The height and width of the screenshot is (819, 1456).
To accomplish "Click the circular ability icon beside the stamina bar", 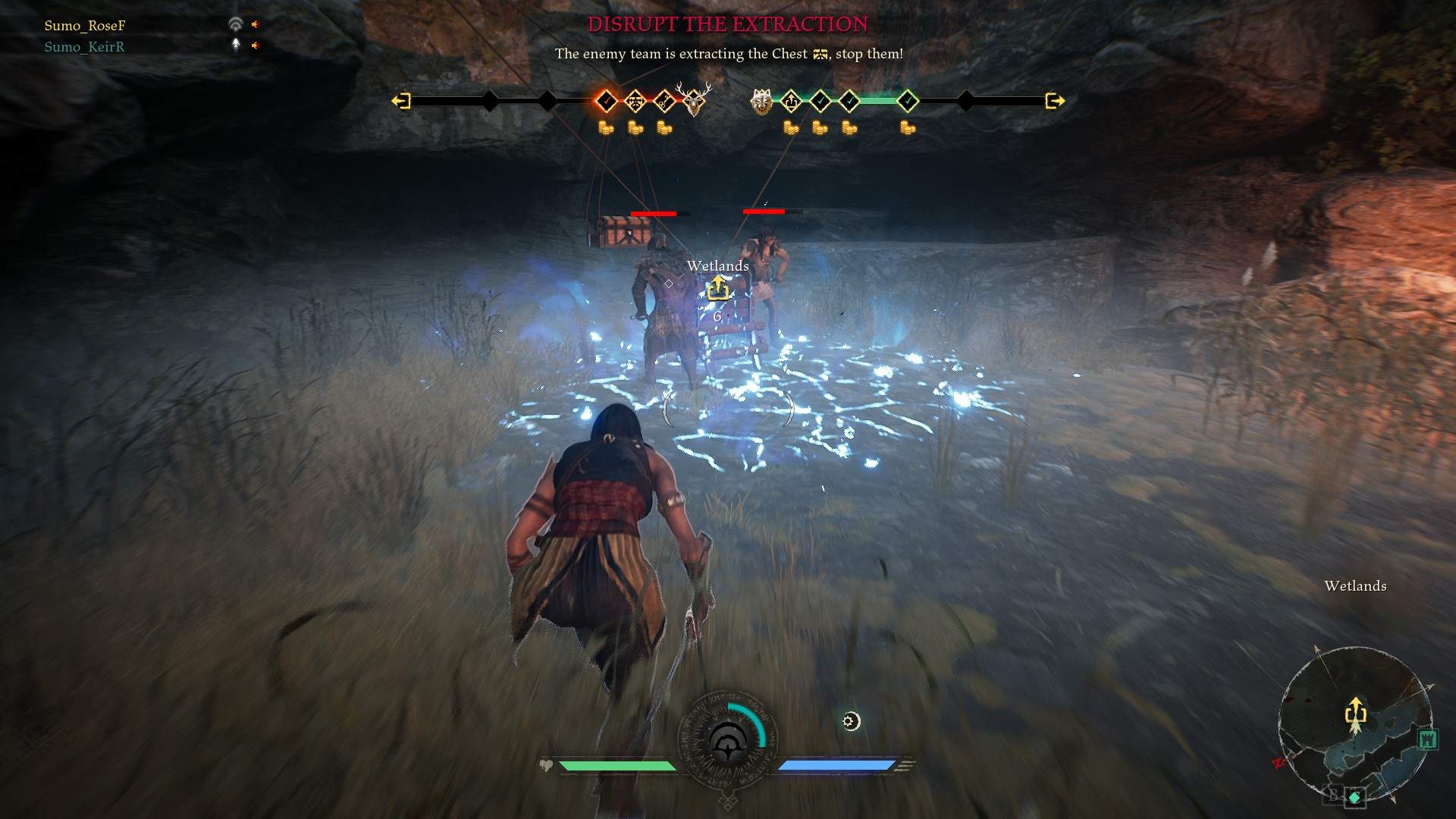I will 851,722.
